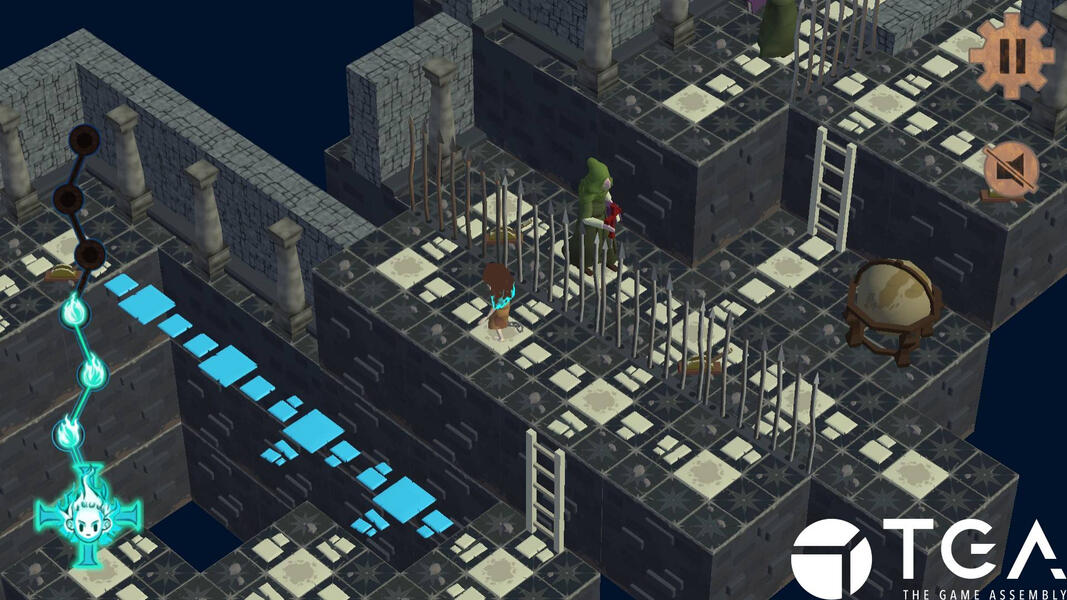Toggle sound with the muted speaker icon

pos(1010,172)
